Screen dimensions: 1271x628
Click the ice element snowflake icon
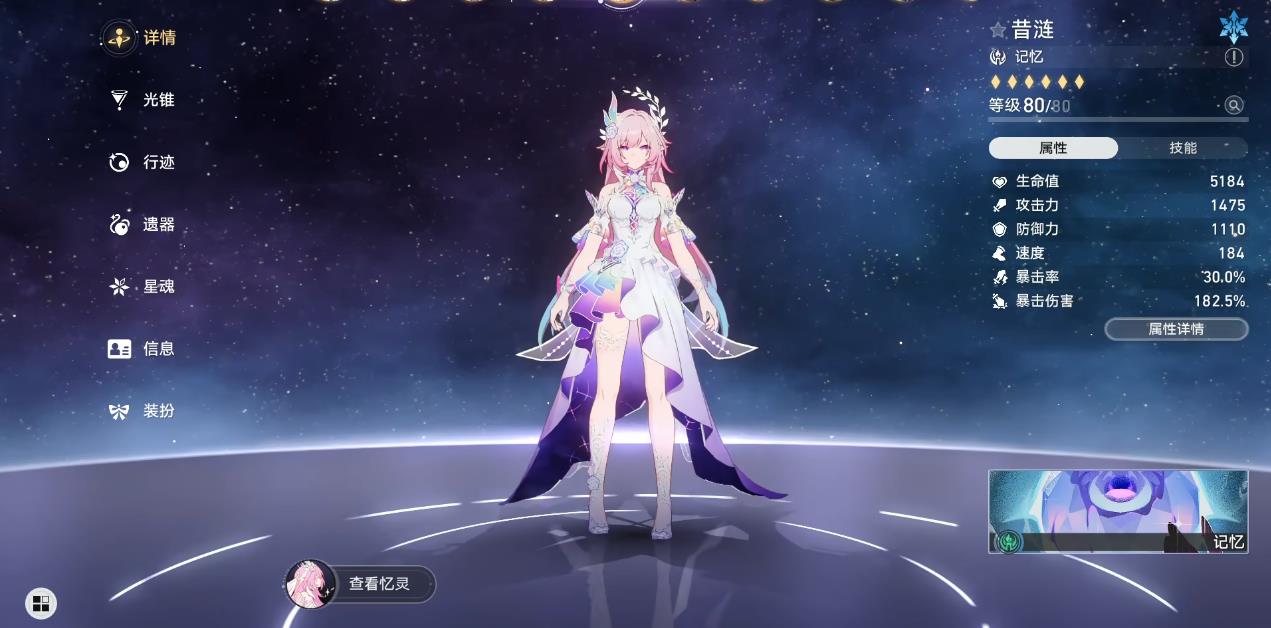point(1233,27)
